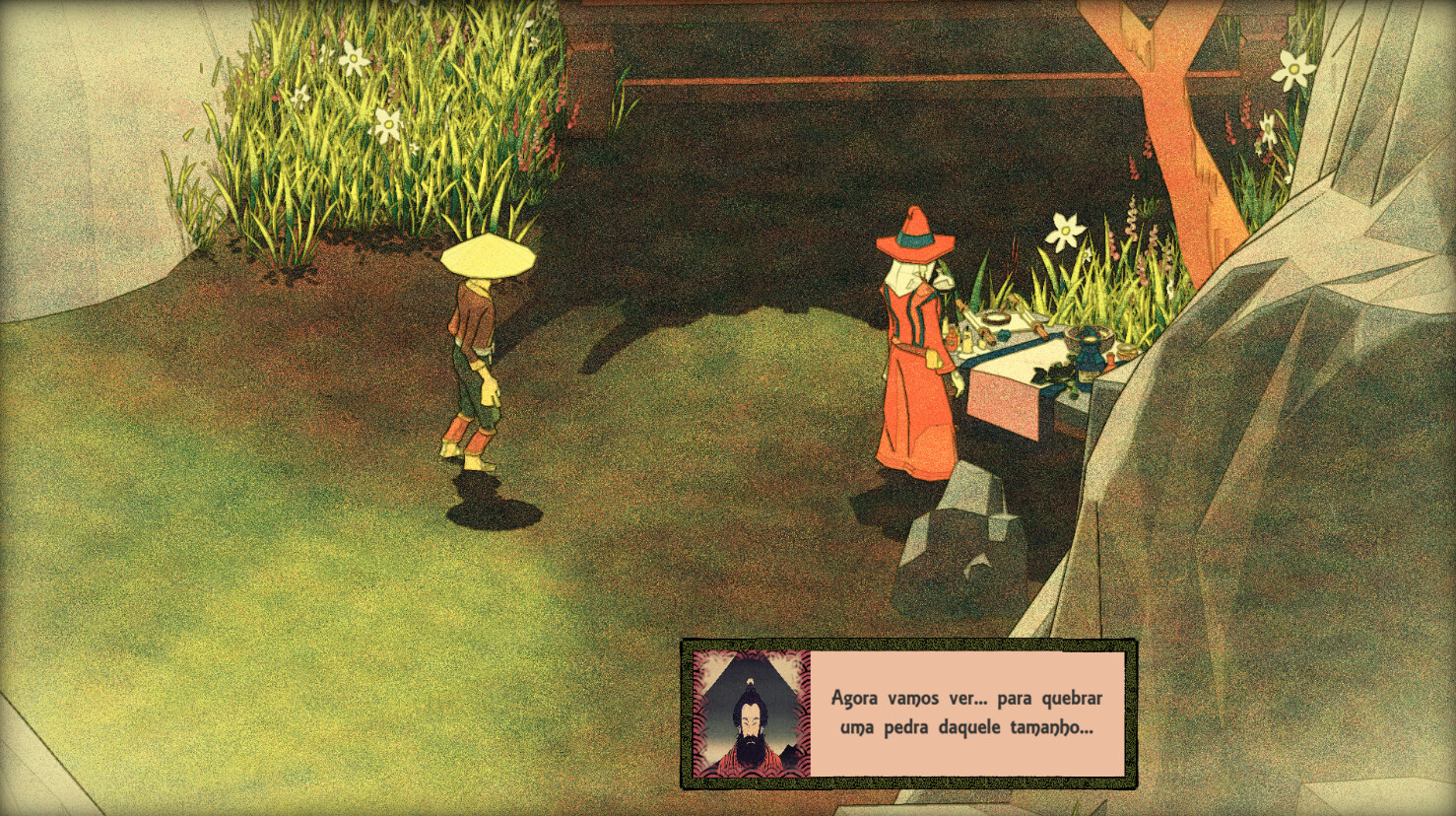Click the mortar and pestle on the table
Image resolution: width=1456 pixels, height=816 pixels.
click(996, 317)
